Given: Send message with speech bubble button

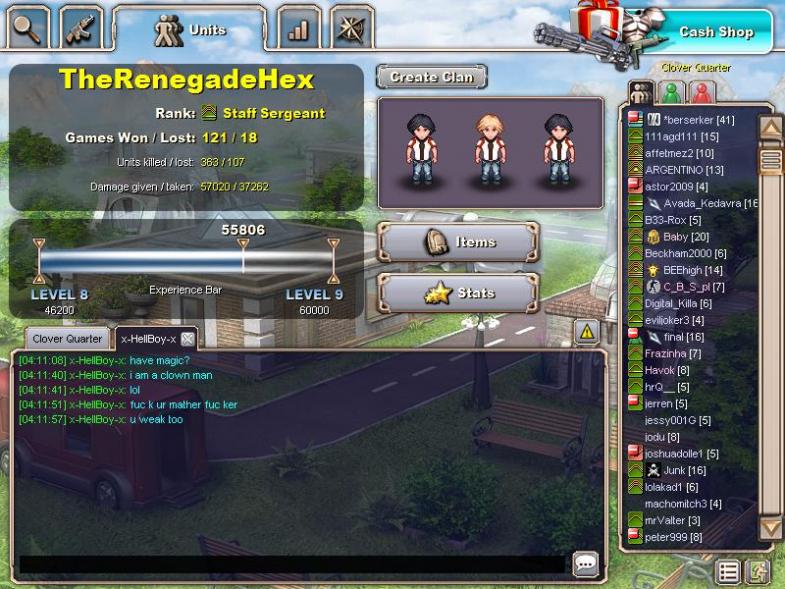Looking at the screenshot, I should click(x=586, y=564).
